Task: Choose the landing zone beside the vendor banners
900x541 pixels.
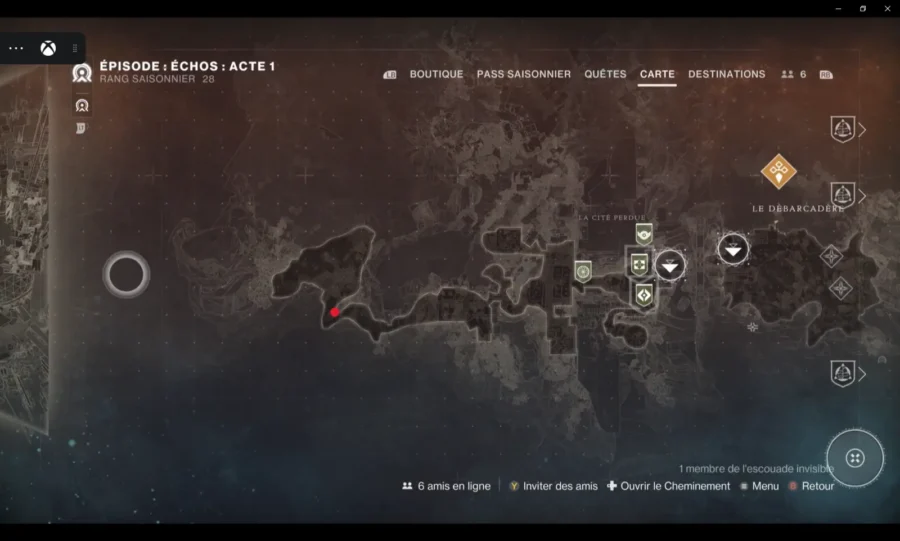Action: pyautogui.click(x=669, y=265)
